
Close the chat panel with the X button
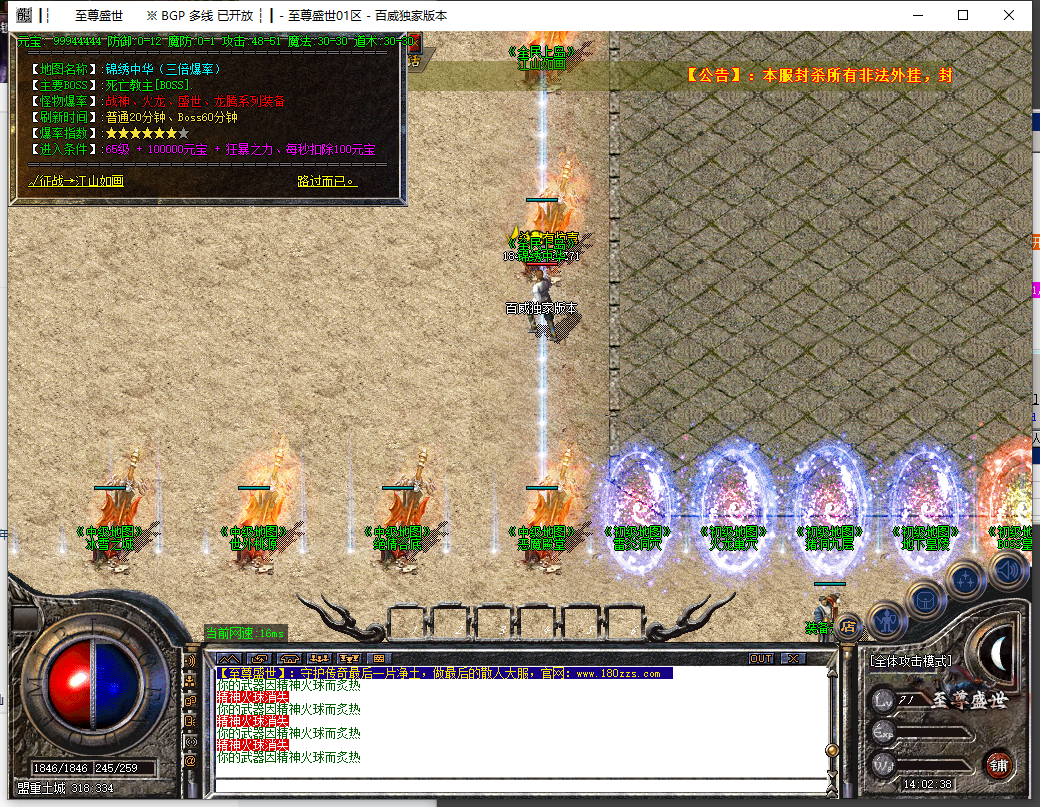pyautogui.click(x=792, y=658)
